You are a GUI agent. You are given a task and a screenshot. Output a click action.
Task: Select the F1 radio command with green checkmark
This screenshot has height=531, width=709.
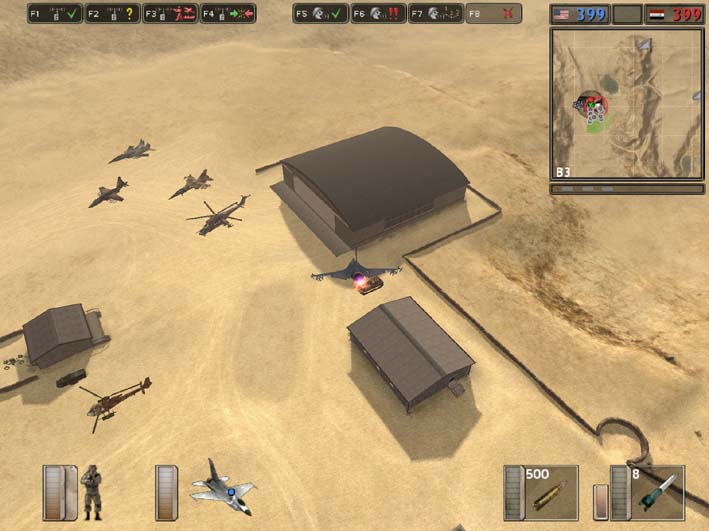click(x=55, y=14)
